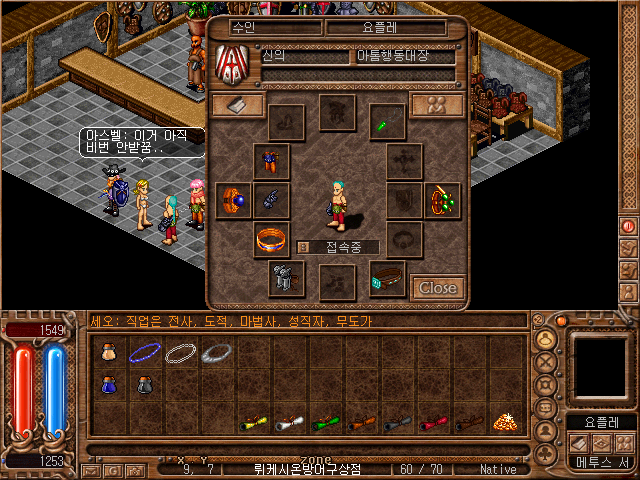Image resolution: width=640 pixels, height=480 pixels.
Task: Select the orange shoulder armor slot
Action: pos(272,160)
